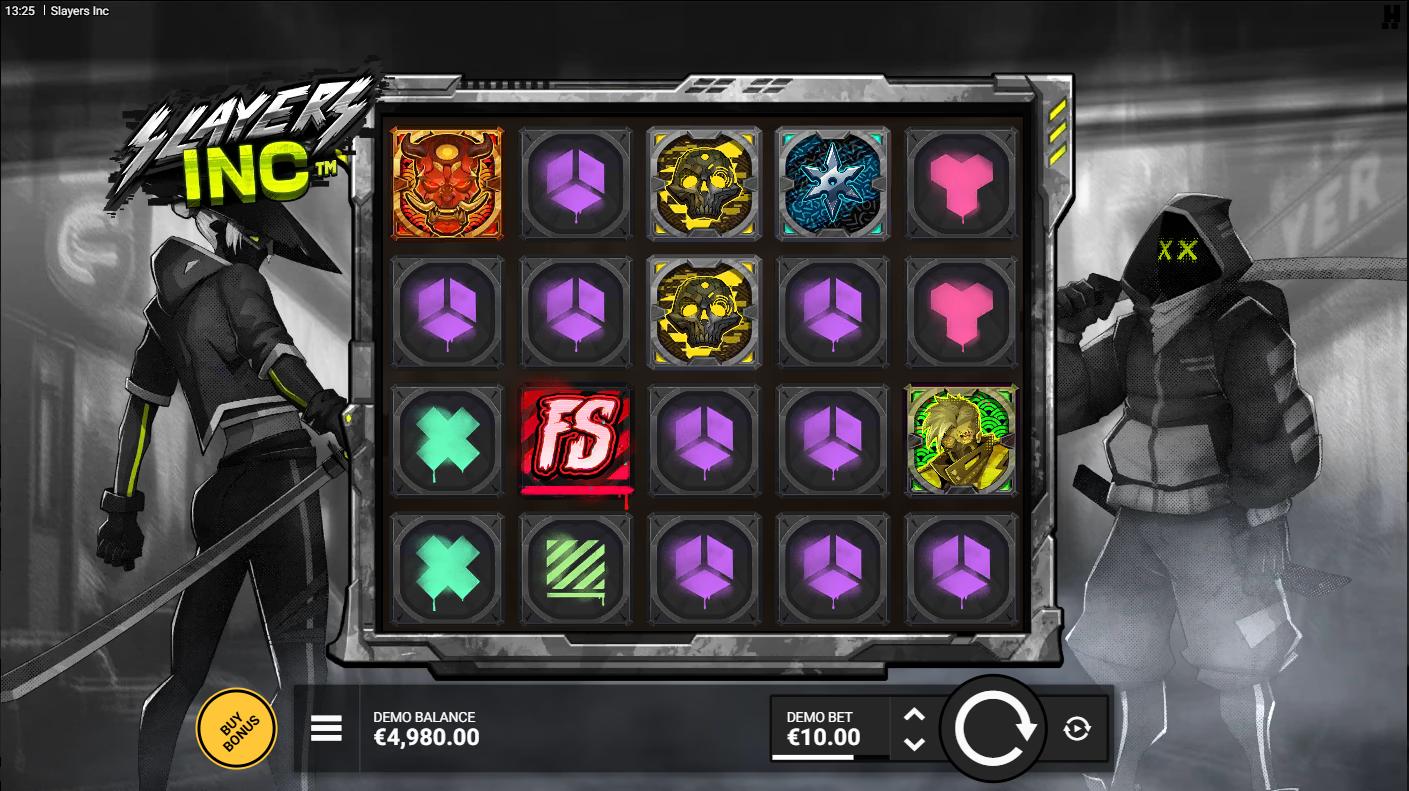Increase the demo bet amount

click(x=914, y=714)
